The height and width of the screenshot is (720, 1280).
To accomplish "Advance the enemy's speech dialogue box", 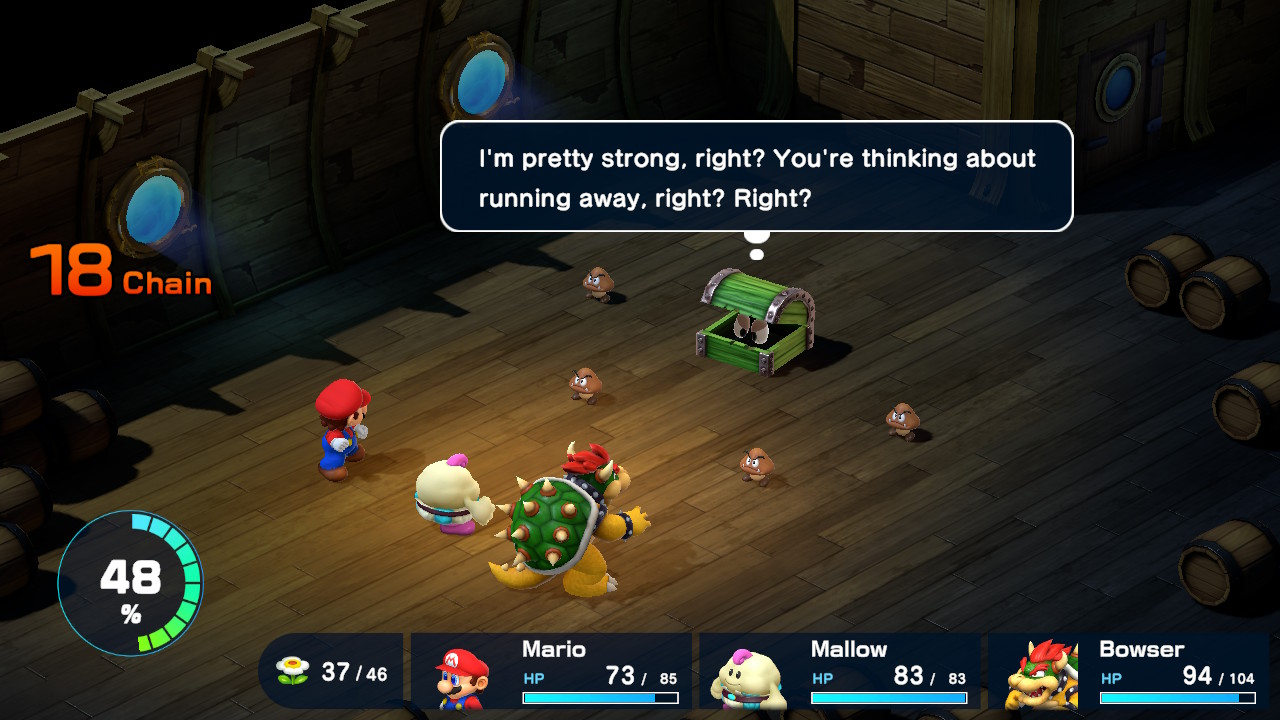I will pos(756,177).
